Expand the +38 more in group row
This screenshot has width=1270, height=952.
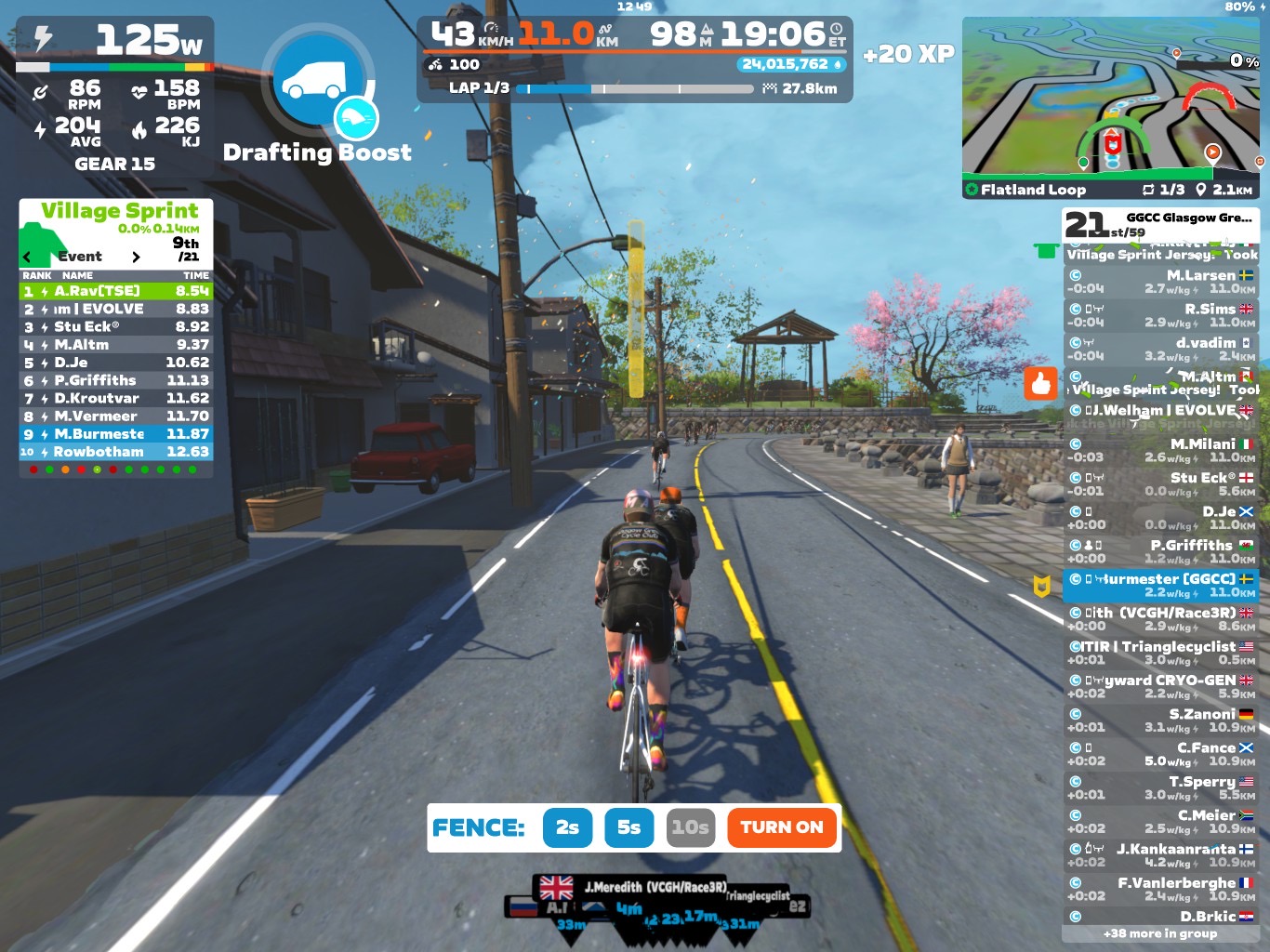point(1160,933)
